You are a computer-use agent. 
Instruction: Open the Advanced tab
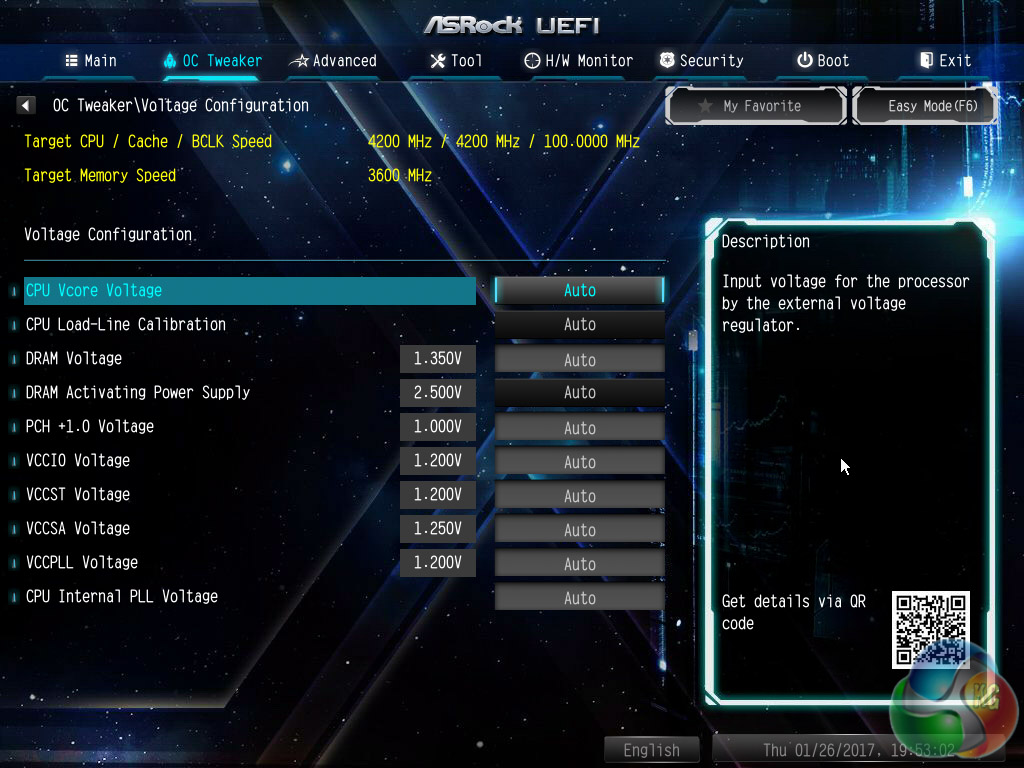click(x=333, y=61)
